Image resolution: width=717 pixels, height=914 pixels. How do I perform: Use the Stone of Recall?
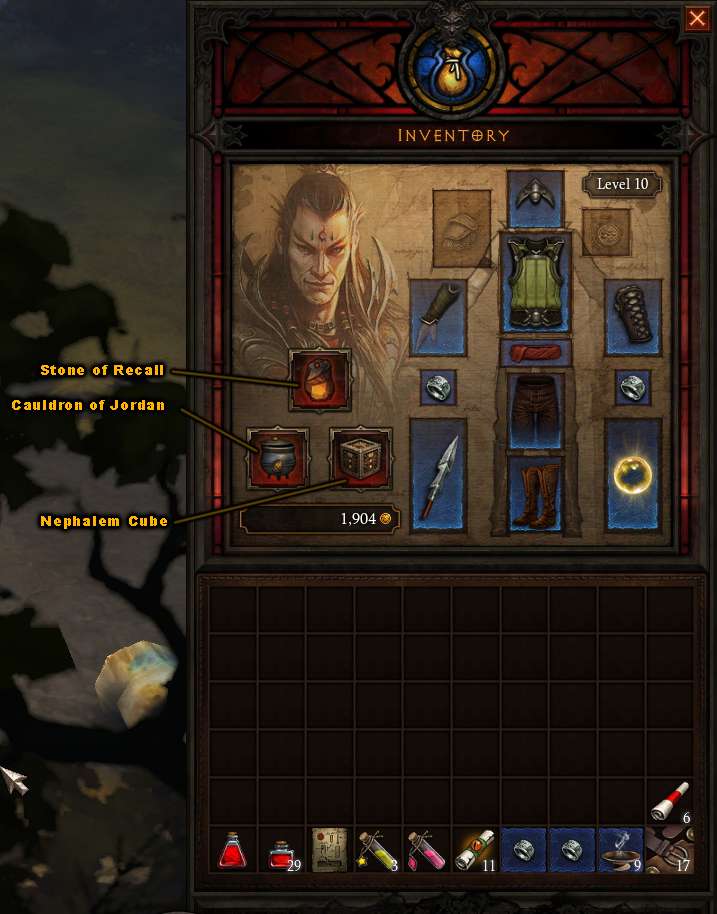pos(320,380)
